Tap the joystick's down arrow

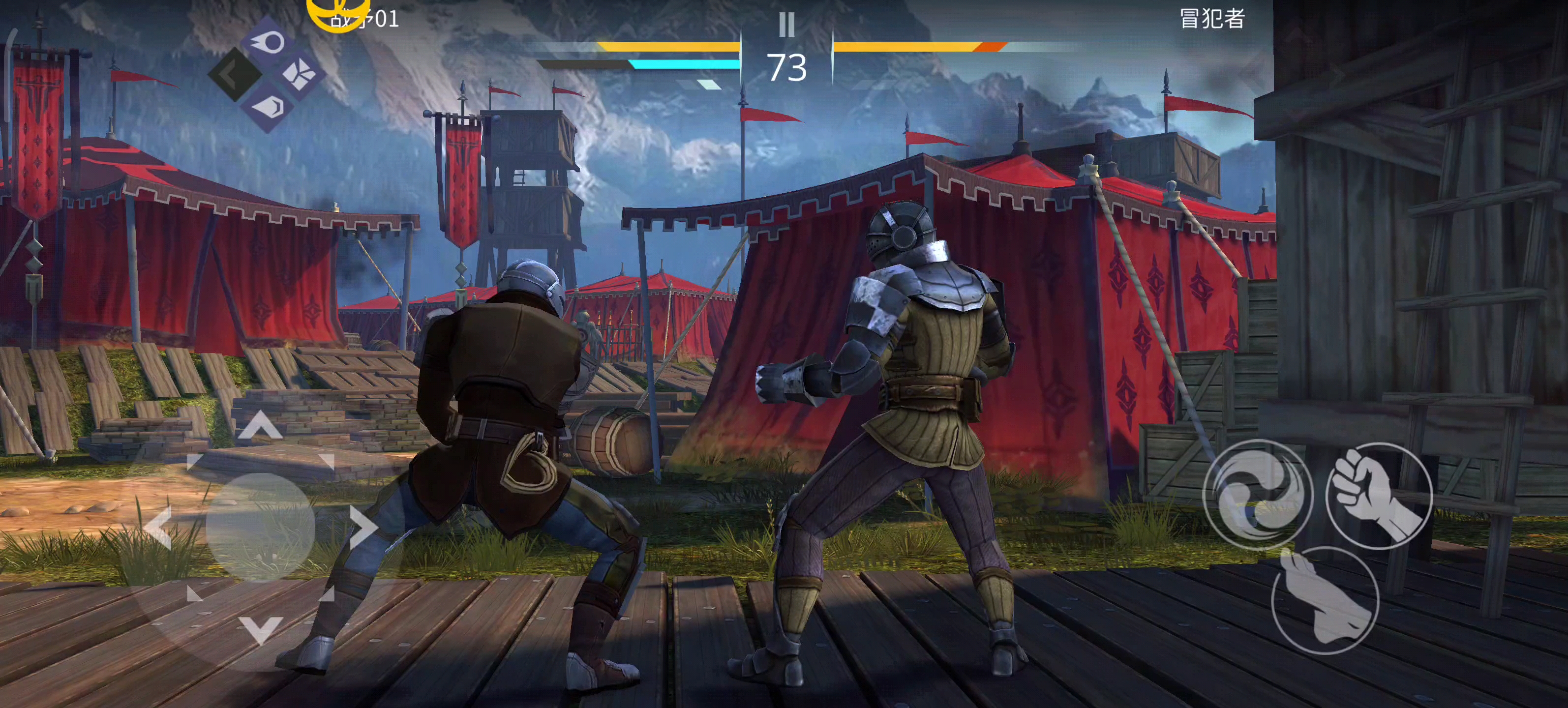[261, 629]
